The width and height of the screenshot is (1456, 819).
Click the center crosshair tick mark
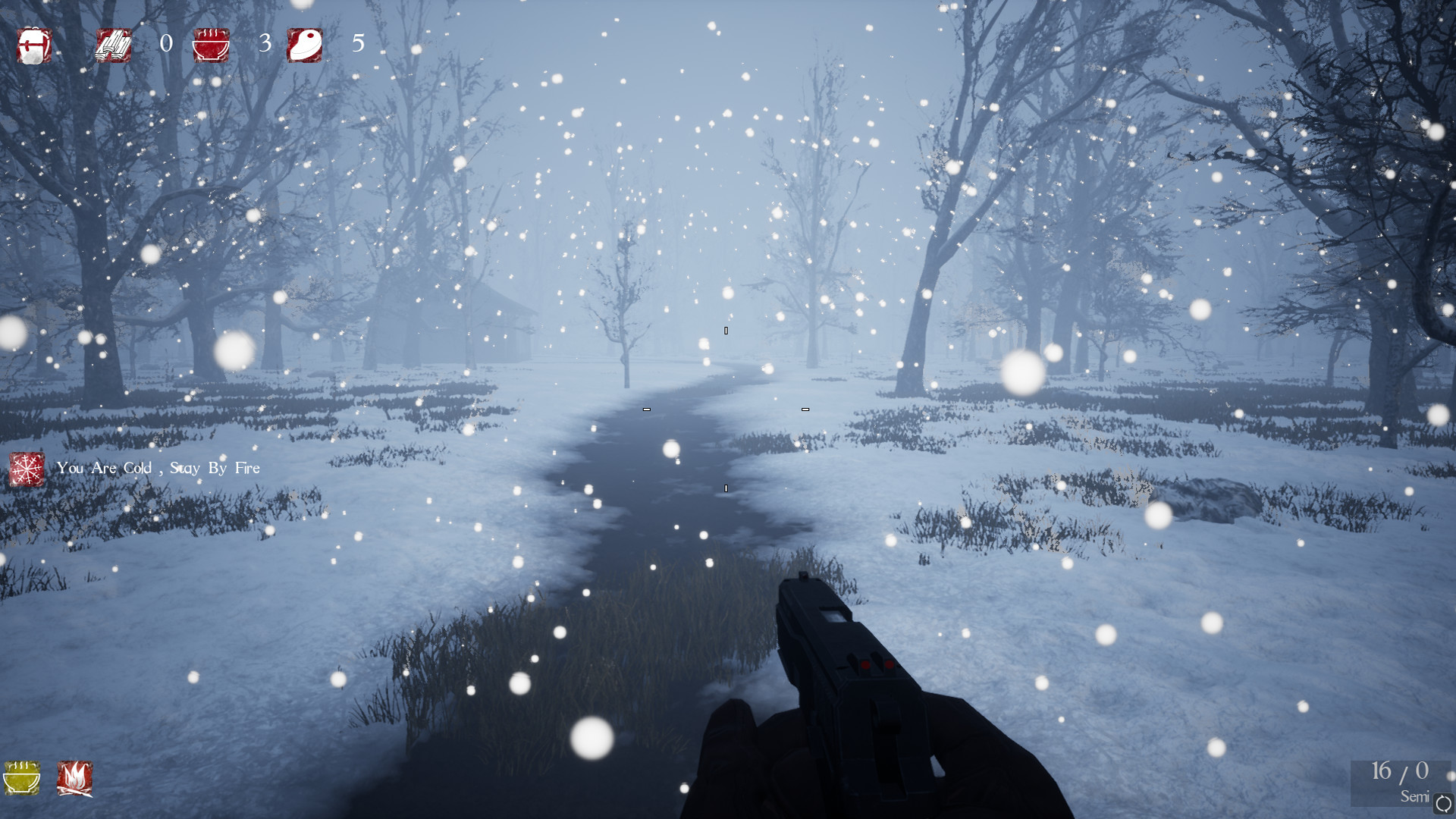click(x=726, y=329)
